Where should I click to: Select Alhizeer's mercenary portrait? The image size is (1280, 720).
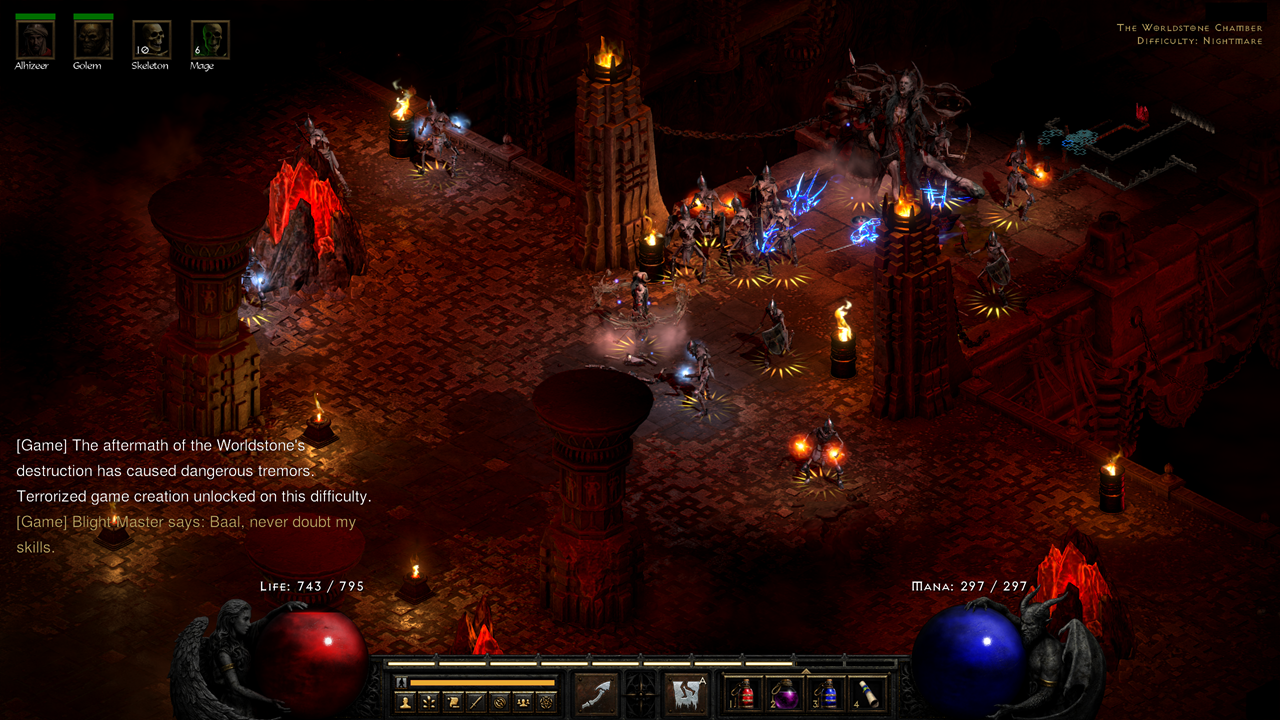[x=34, y=37]
